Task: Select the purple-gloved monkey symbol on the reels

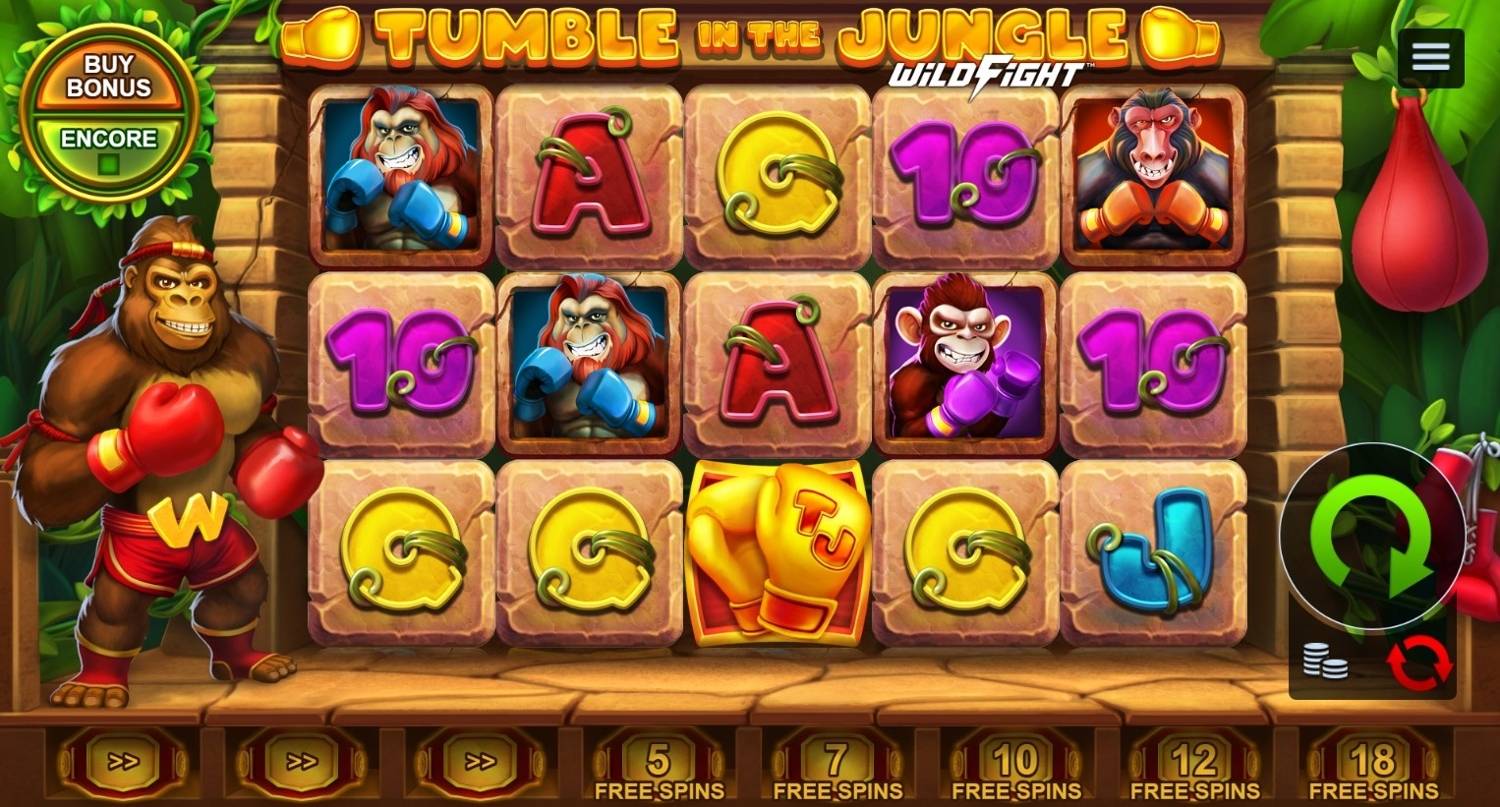Action: 964,363
